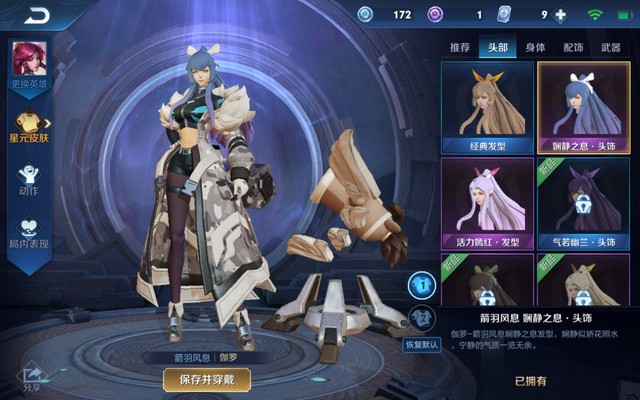Open the 动作 actions section
Viewport: 640px width, 400px height.
click(27, 180)
